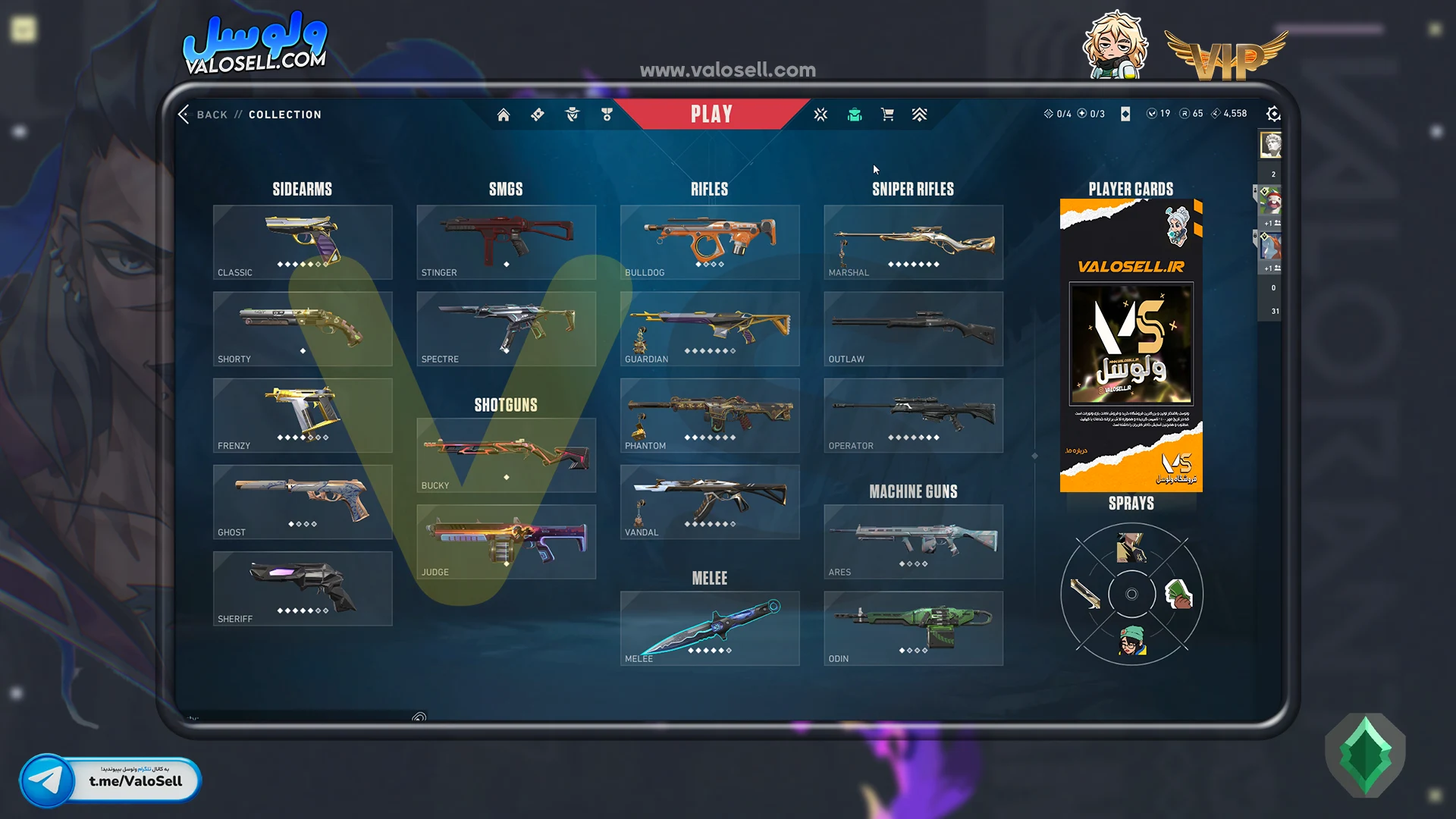Open the settings gear icon
The width and height of the screenshot is (1456, 819).
pyautogui.click(x=1273, y=114)
